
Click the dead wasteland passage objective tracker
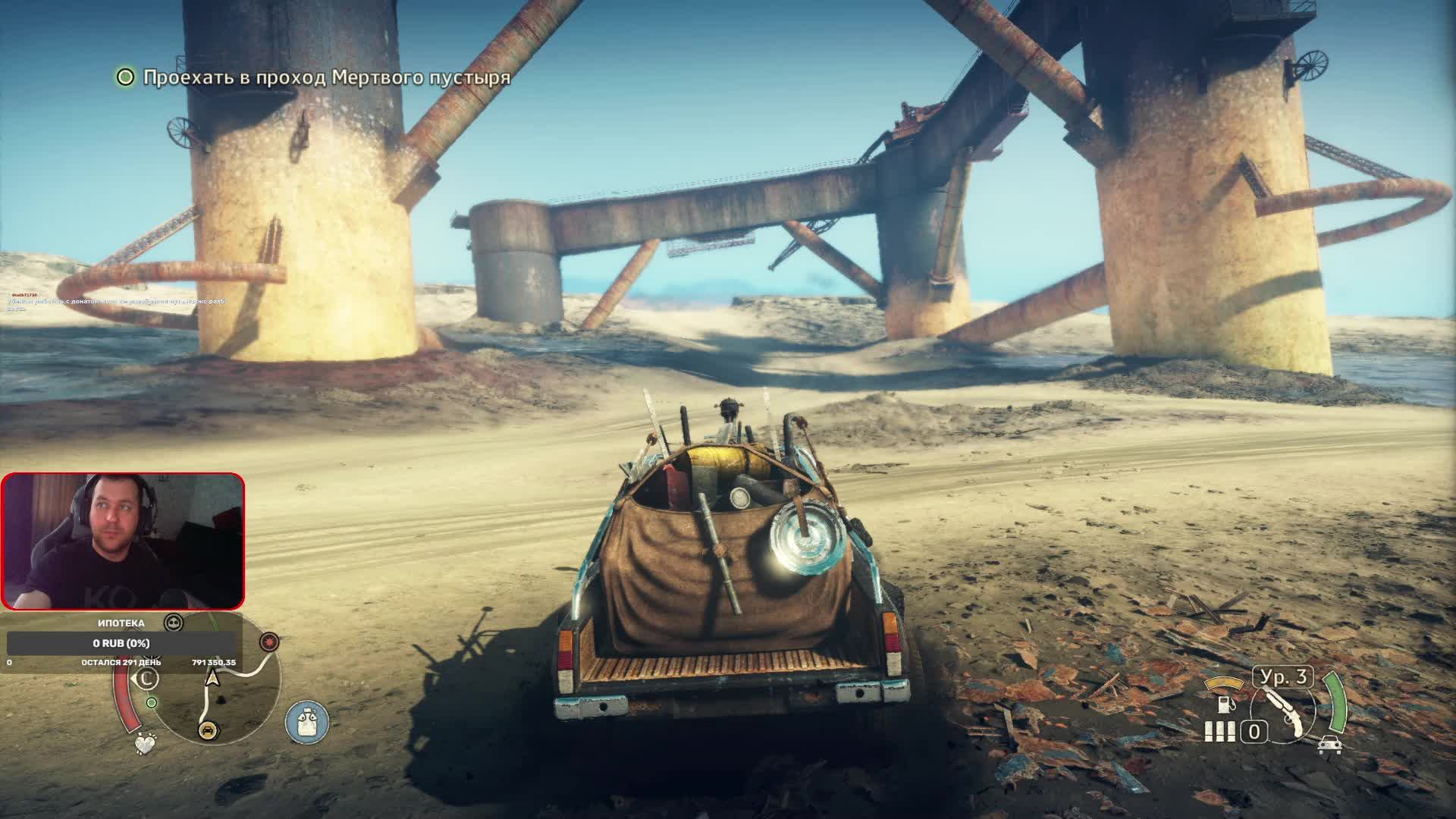point(312,77)
